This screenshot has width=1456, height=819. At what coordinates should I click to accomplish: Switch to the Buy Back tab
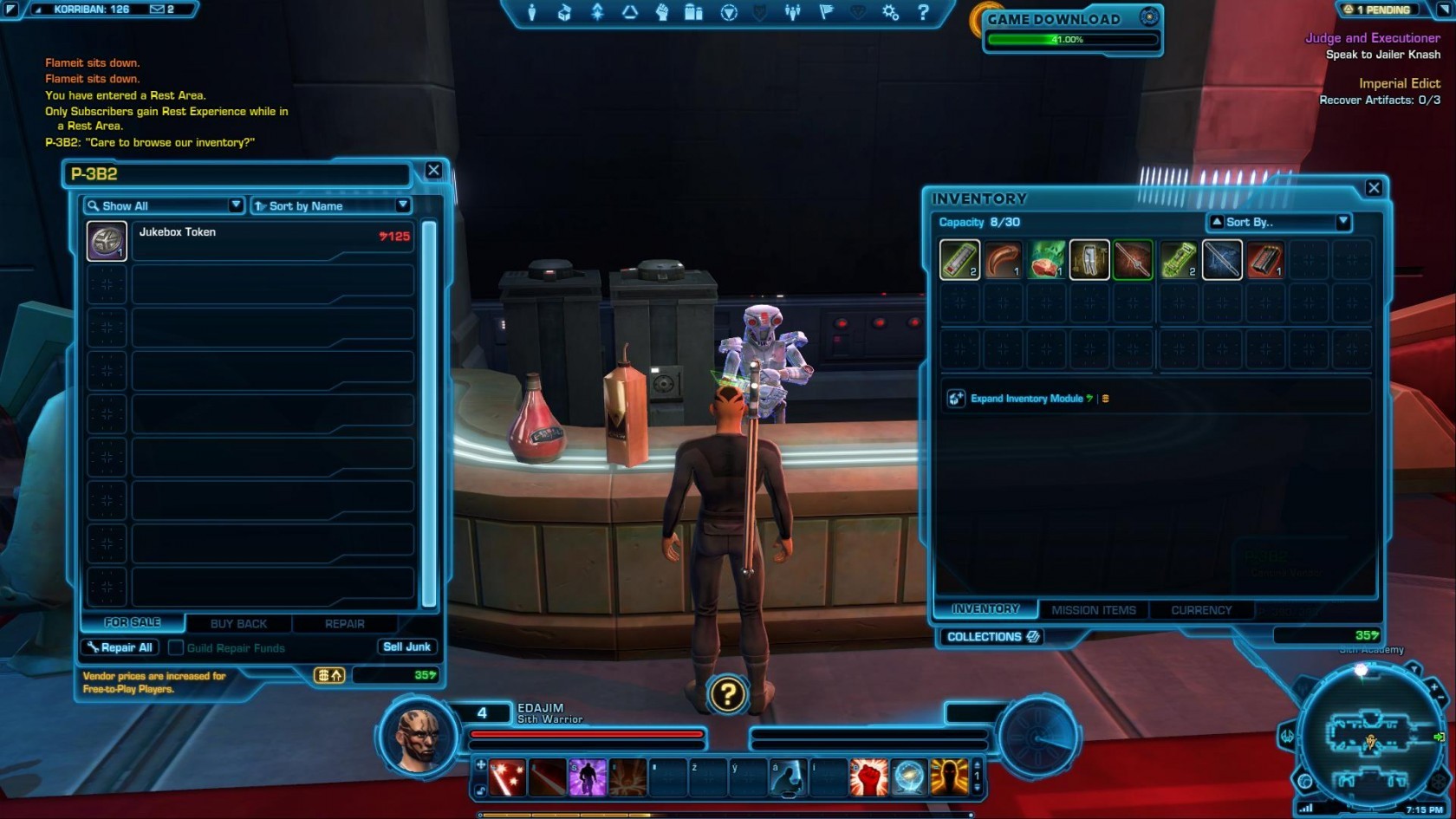pos(238,623)
